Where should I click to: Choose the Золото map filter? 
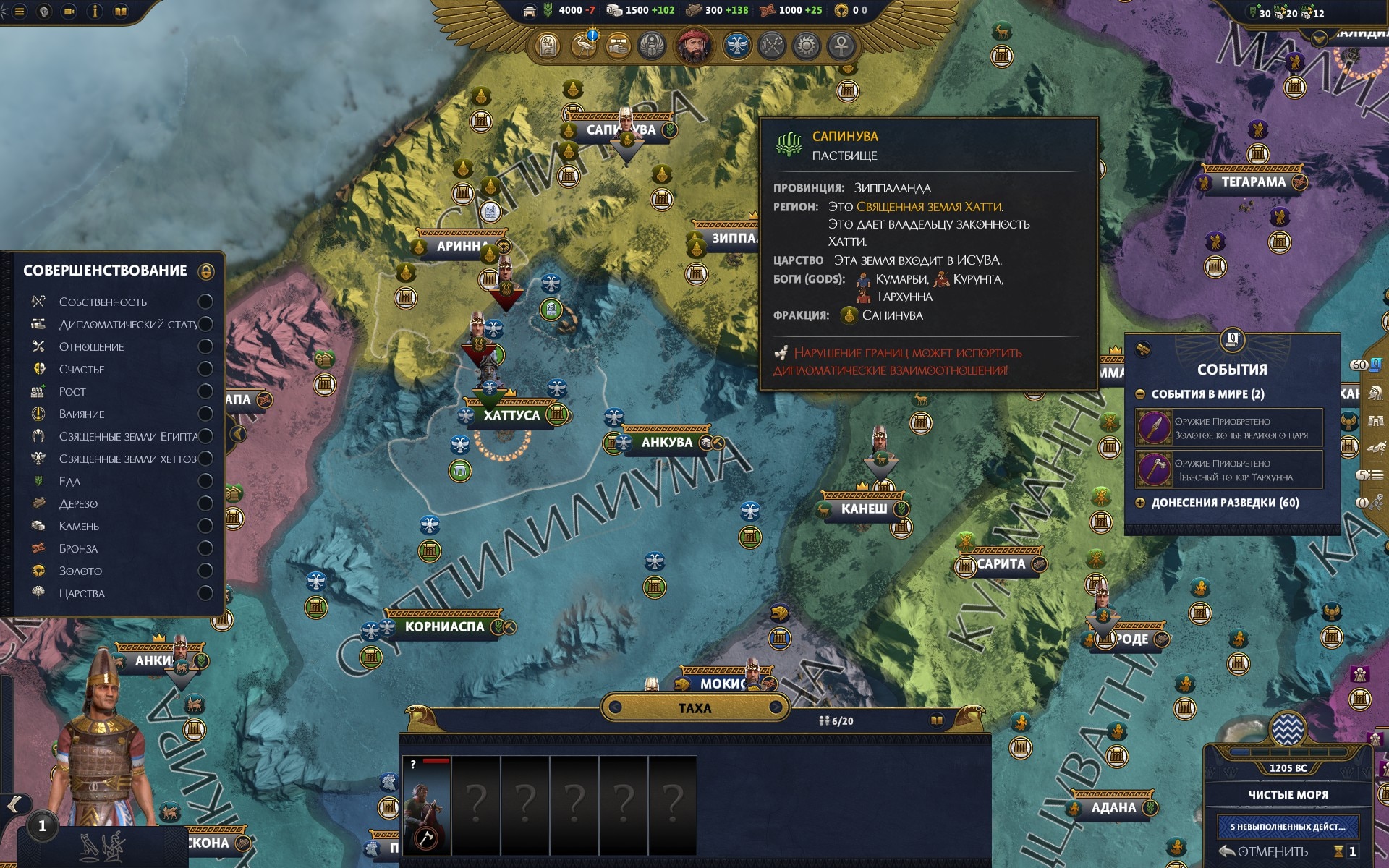click(205, 571)
